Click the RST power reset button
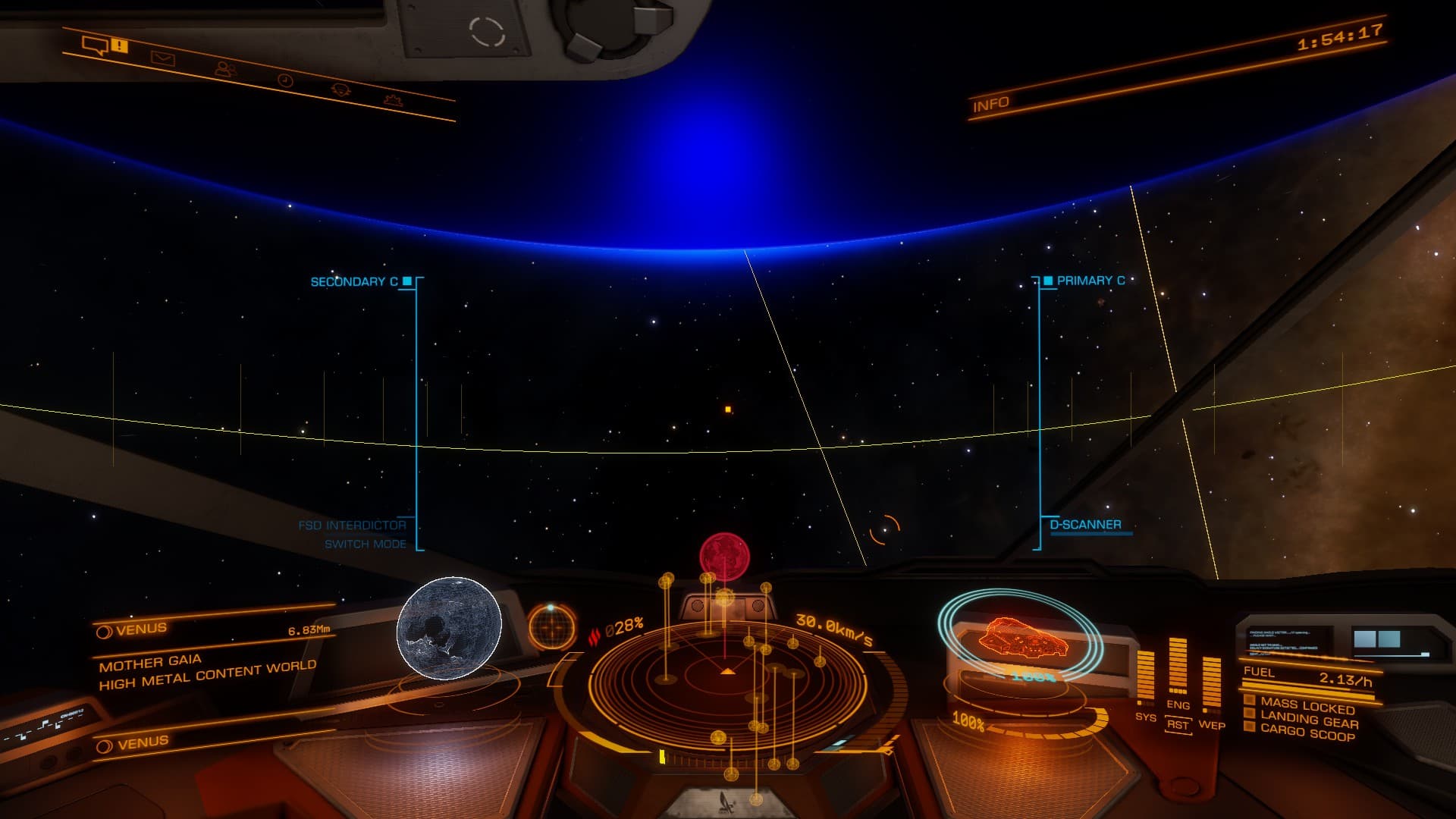The image size is (1456, 819). click(x=1178, y=725)
